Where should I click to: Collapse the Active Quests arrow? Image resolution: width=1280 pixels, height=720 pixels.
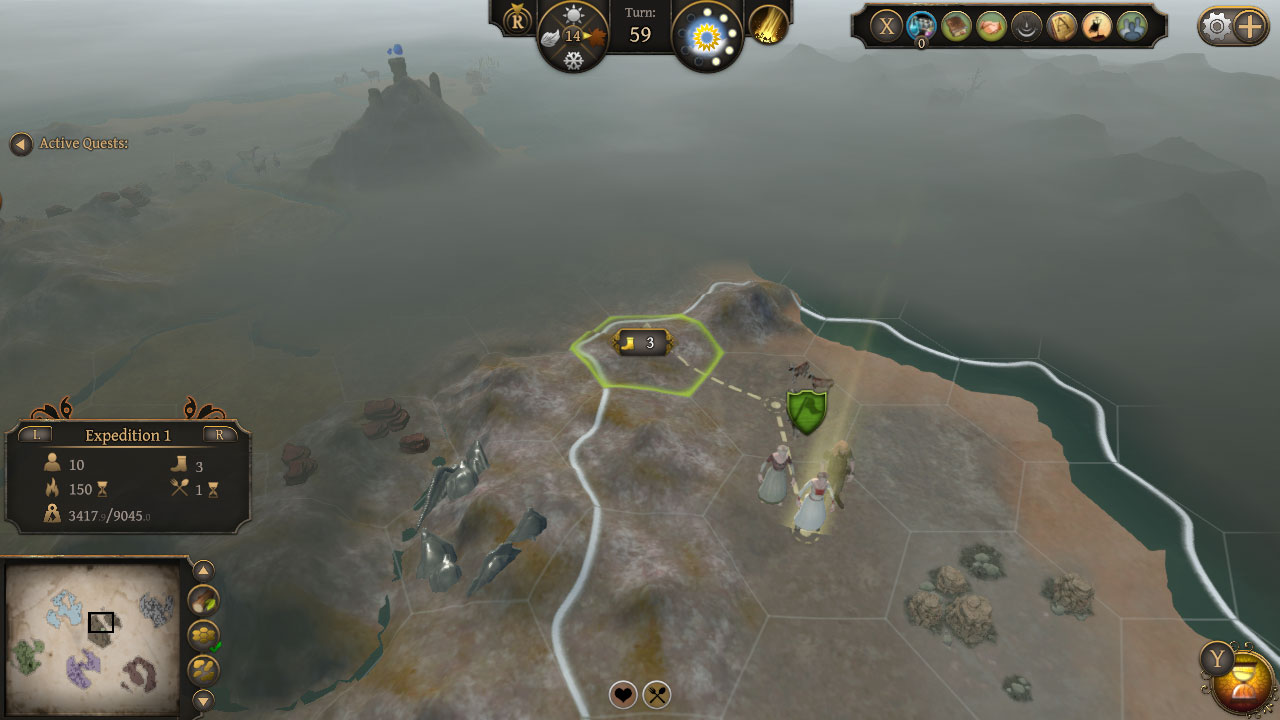(20, 144)
